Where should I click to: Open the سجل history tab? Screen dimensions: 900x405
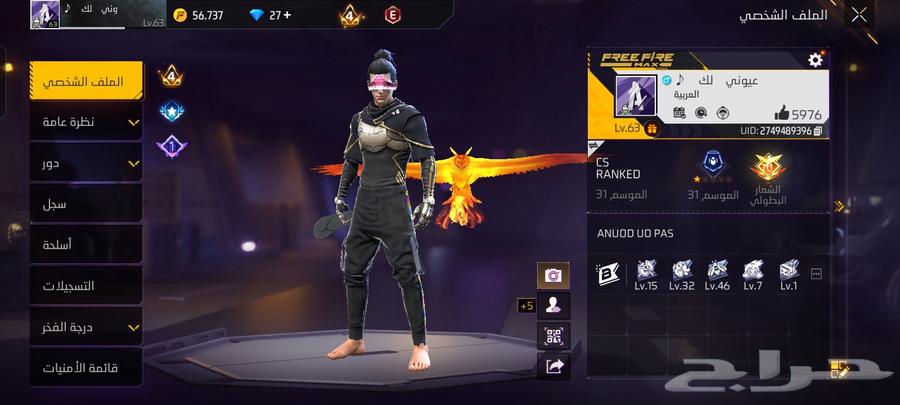87,204
